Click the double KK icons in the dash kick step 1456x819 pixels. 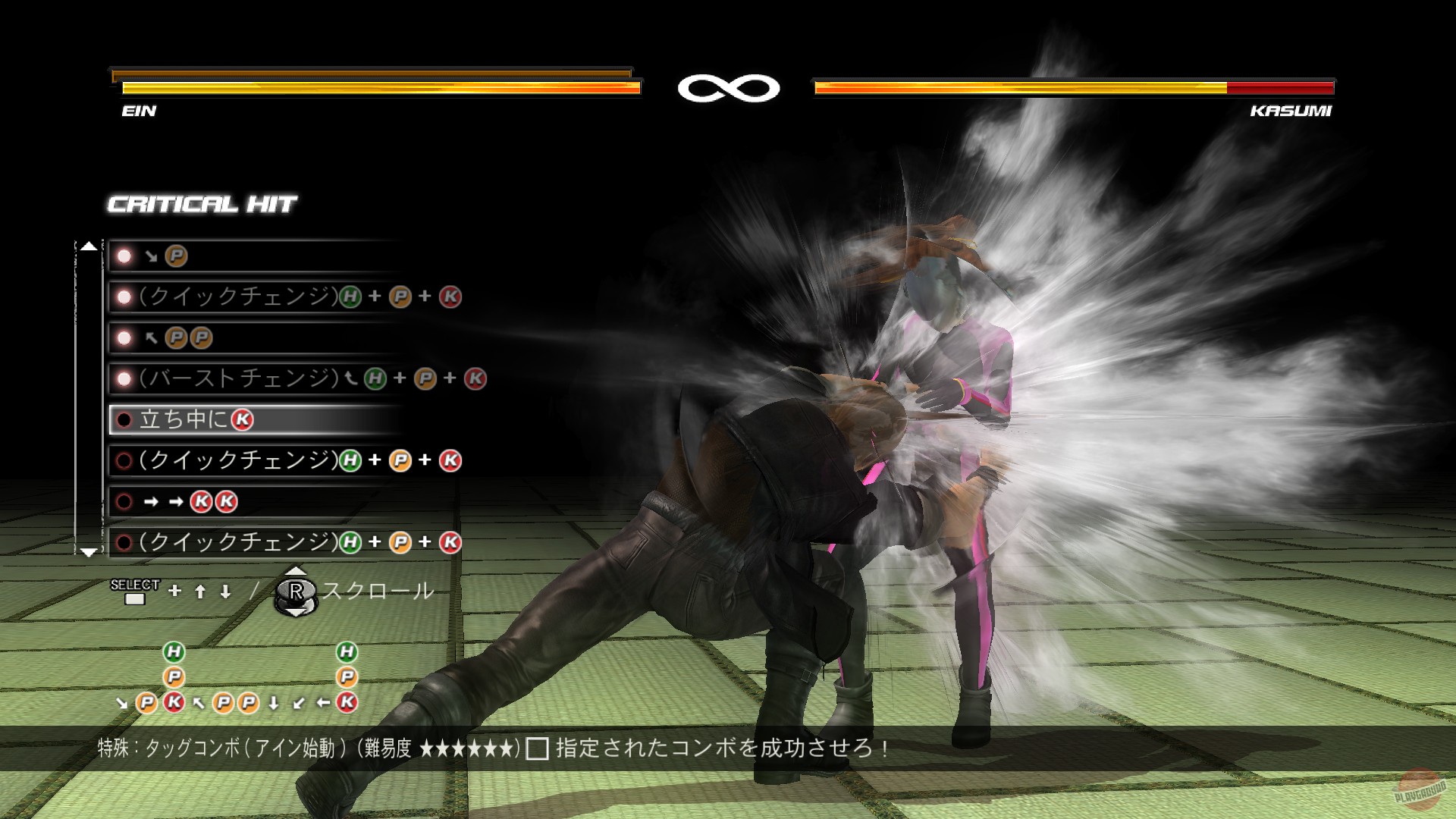tap(215, 501)
